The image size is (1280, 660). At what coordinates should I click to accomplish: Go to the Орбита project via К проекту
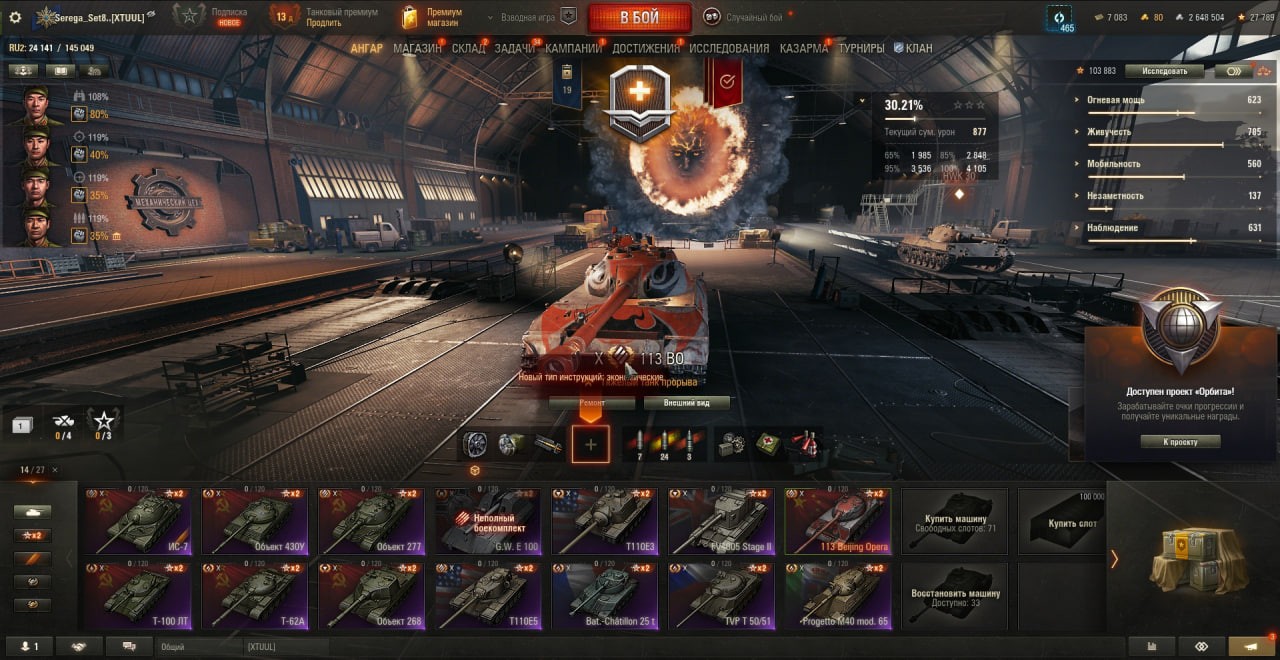[1180, 441]
